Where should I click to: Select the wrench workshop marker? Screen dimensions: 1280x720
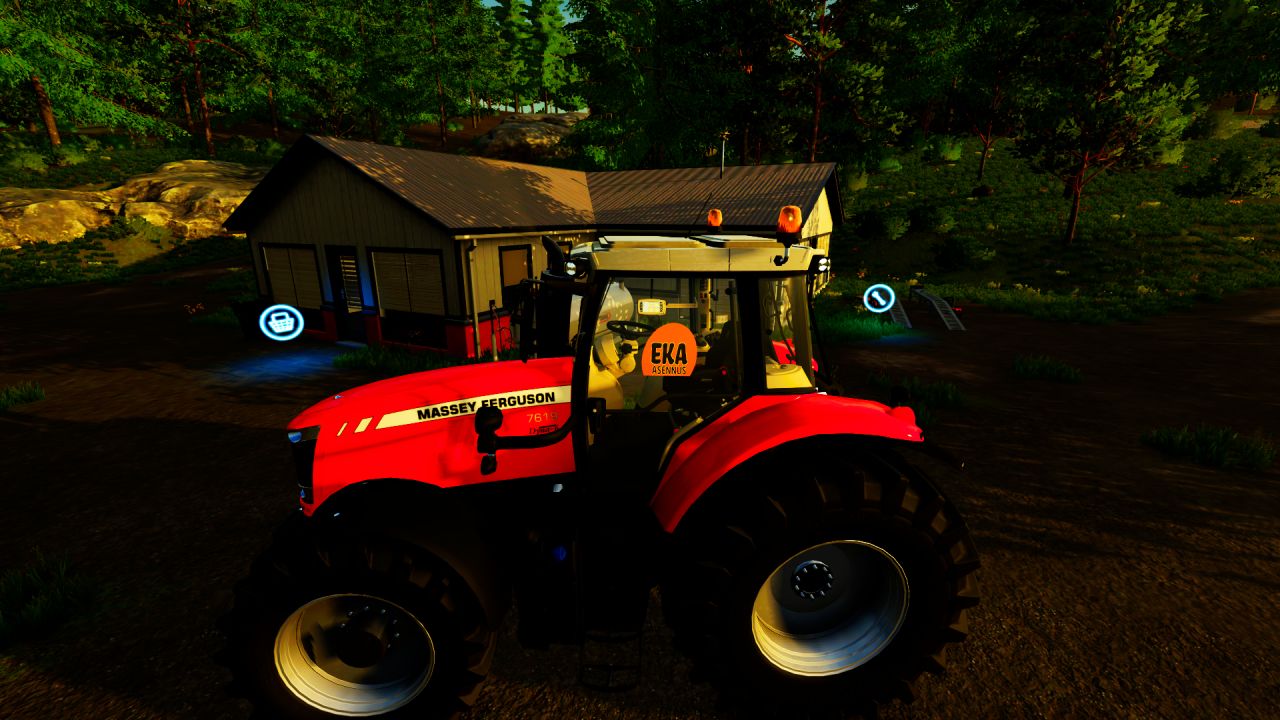point(879,297)
